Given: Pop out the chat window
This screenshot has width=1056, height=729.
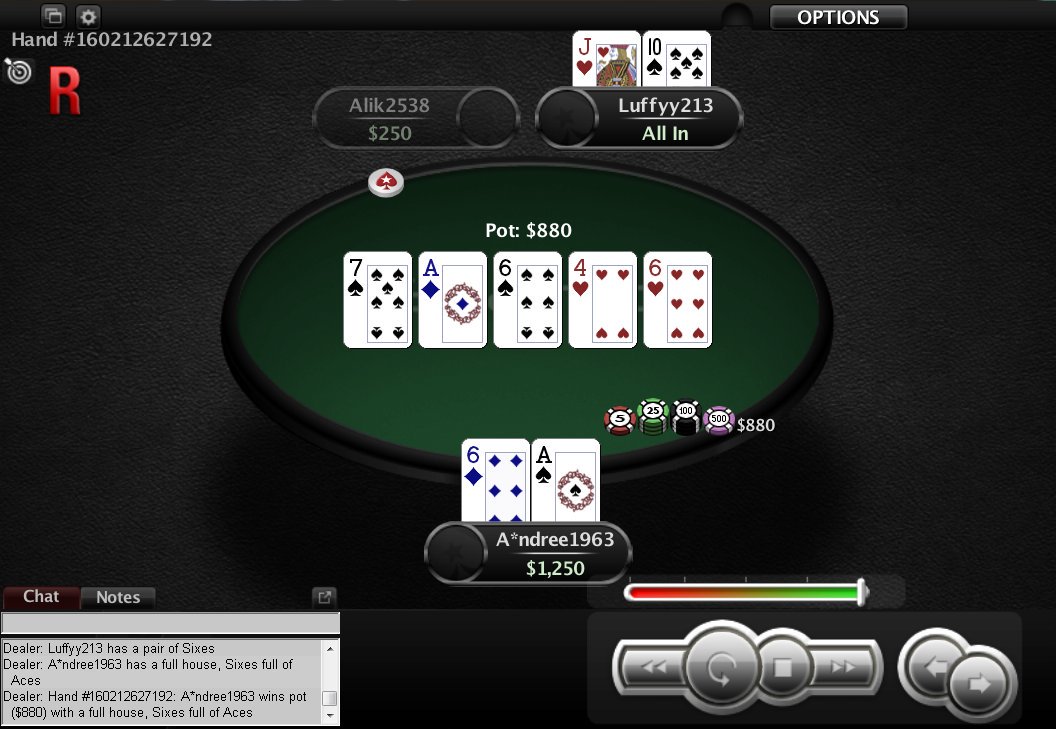Looking at the screenshot, I should 324,597.
